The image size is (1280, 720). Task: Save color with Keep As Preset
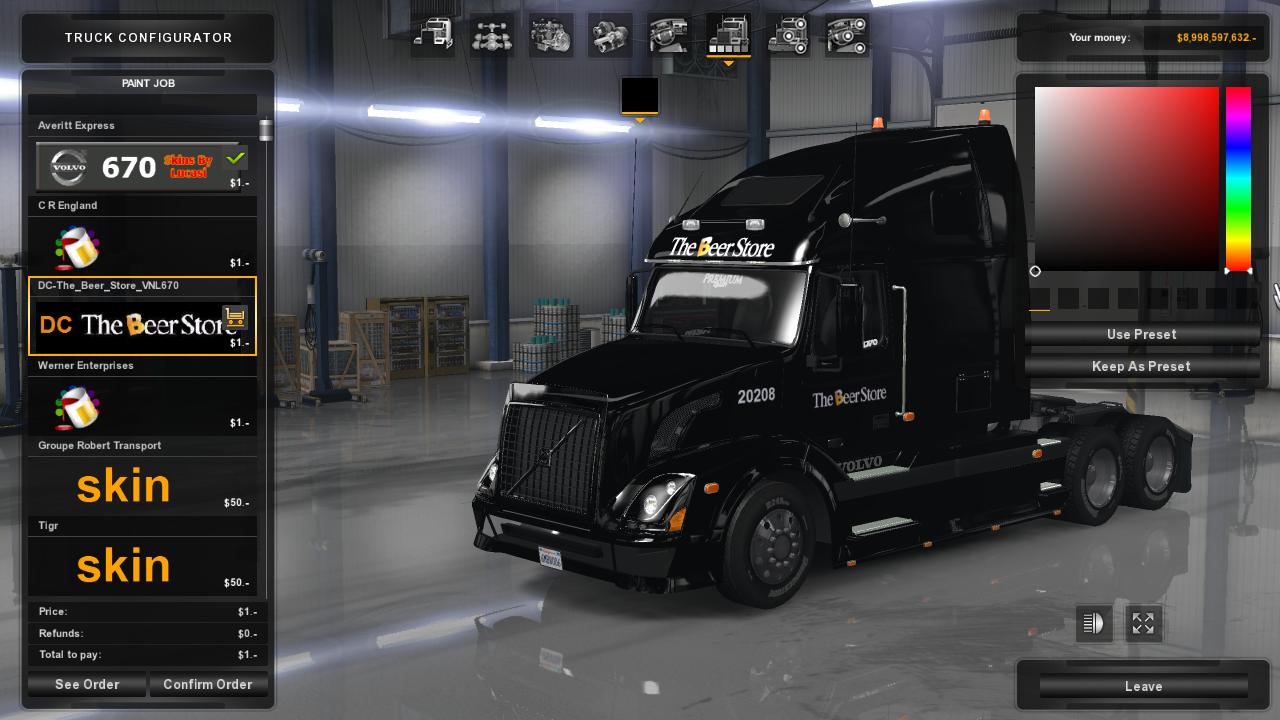click(1141, 366)
